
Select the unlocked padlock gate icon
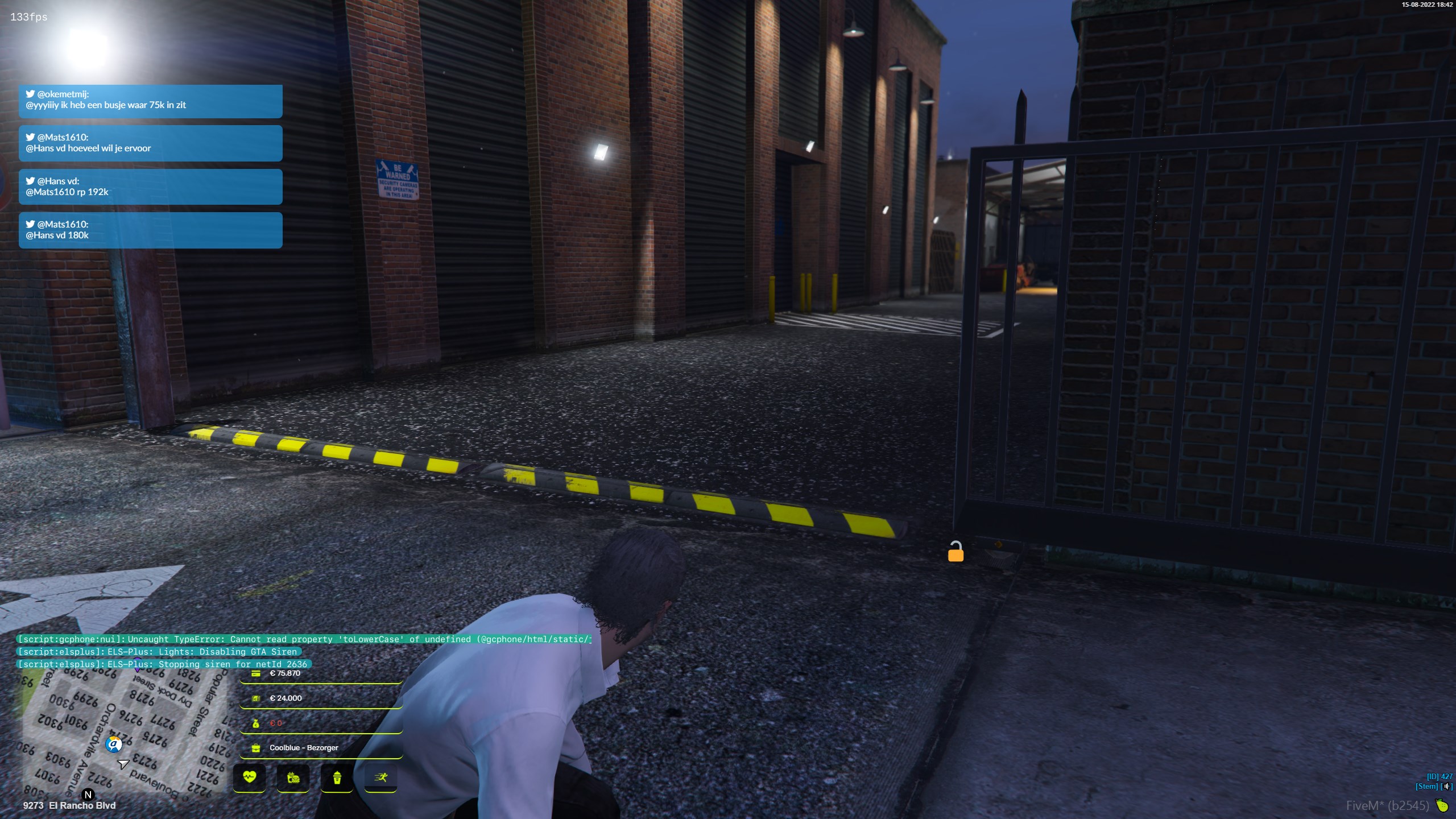point(955,552)
